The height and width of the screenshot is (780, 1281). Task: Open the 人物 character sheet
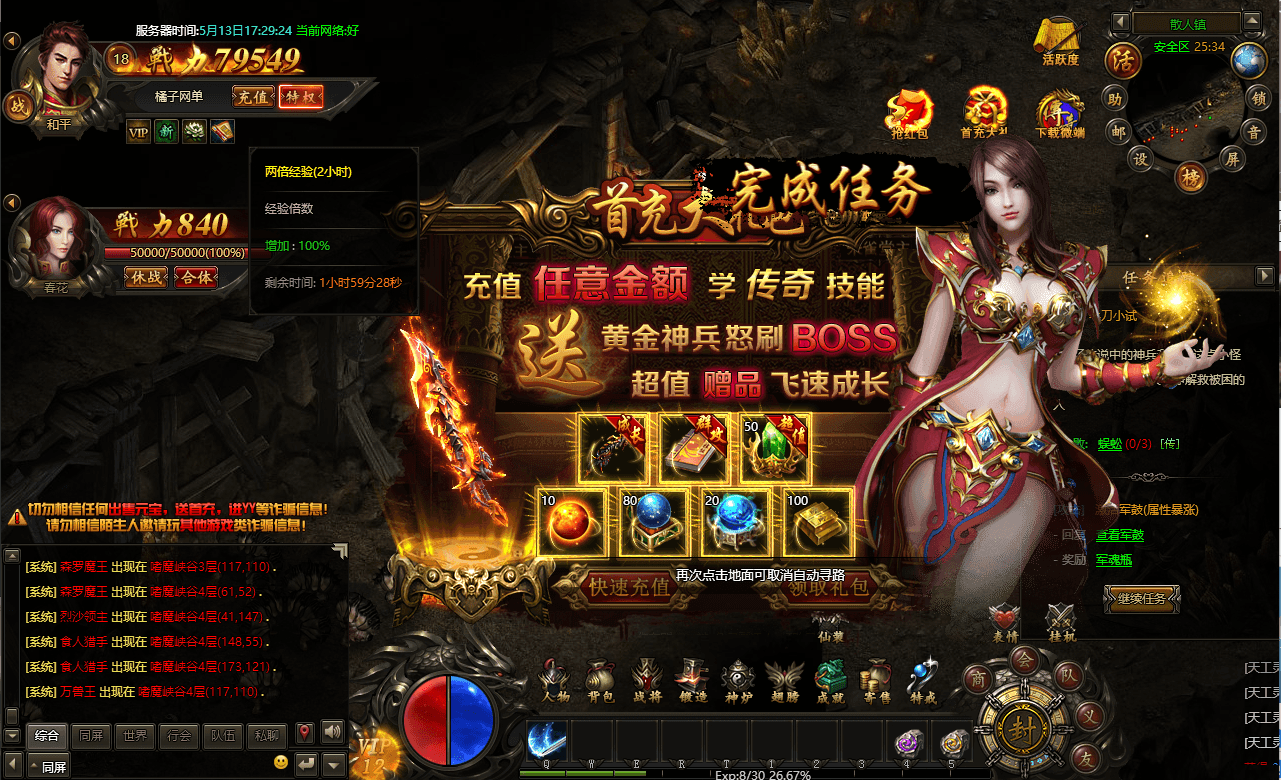click(x=555, y=680)
